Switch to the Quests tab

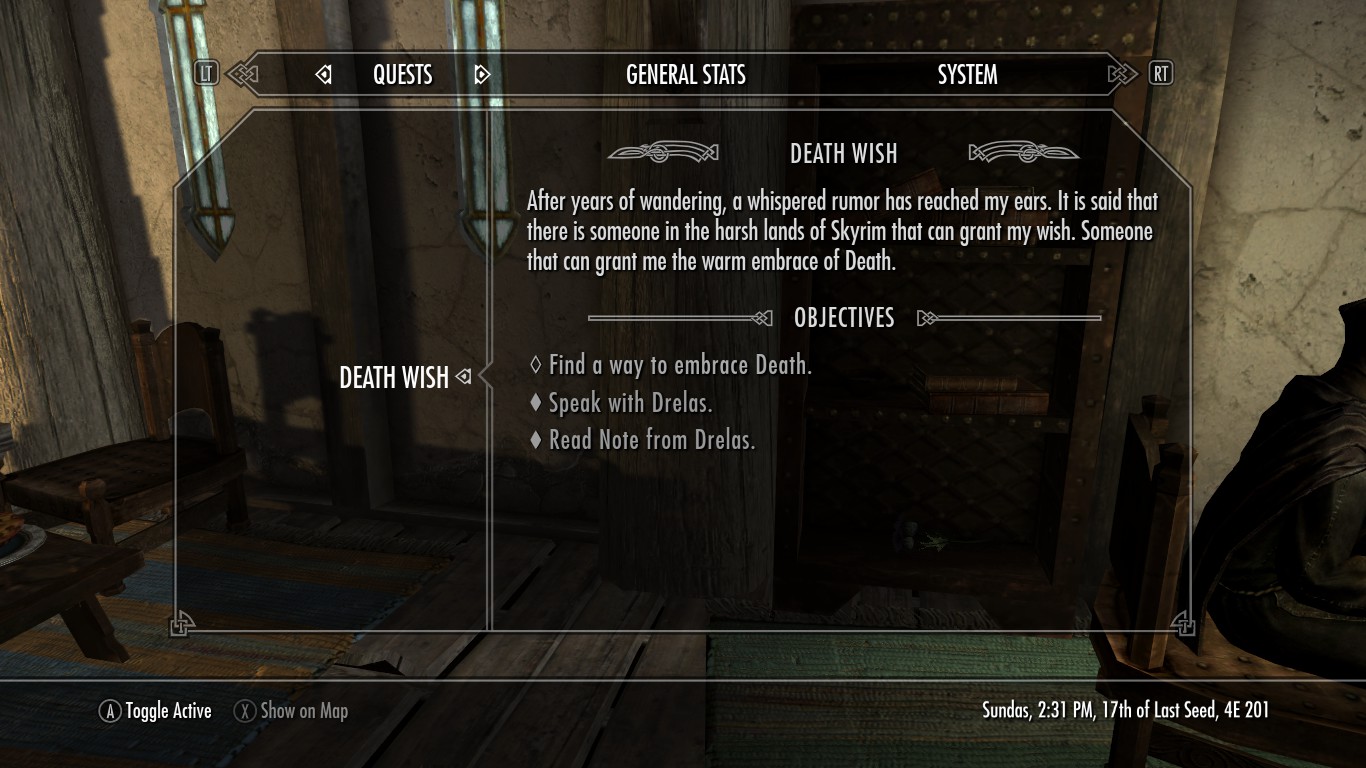click(402, 75)
